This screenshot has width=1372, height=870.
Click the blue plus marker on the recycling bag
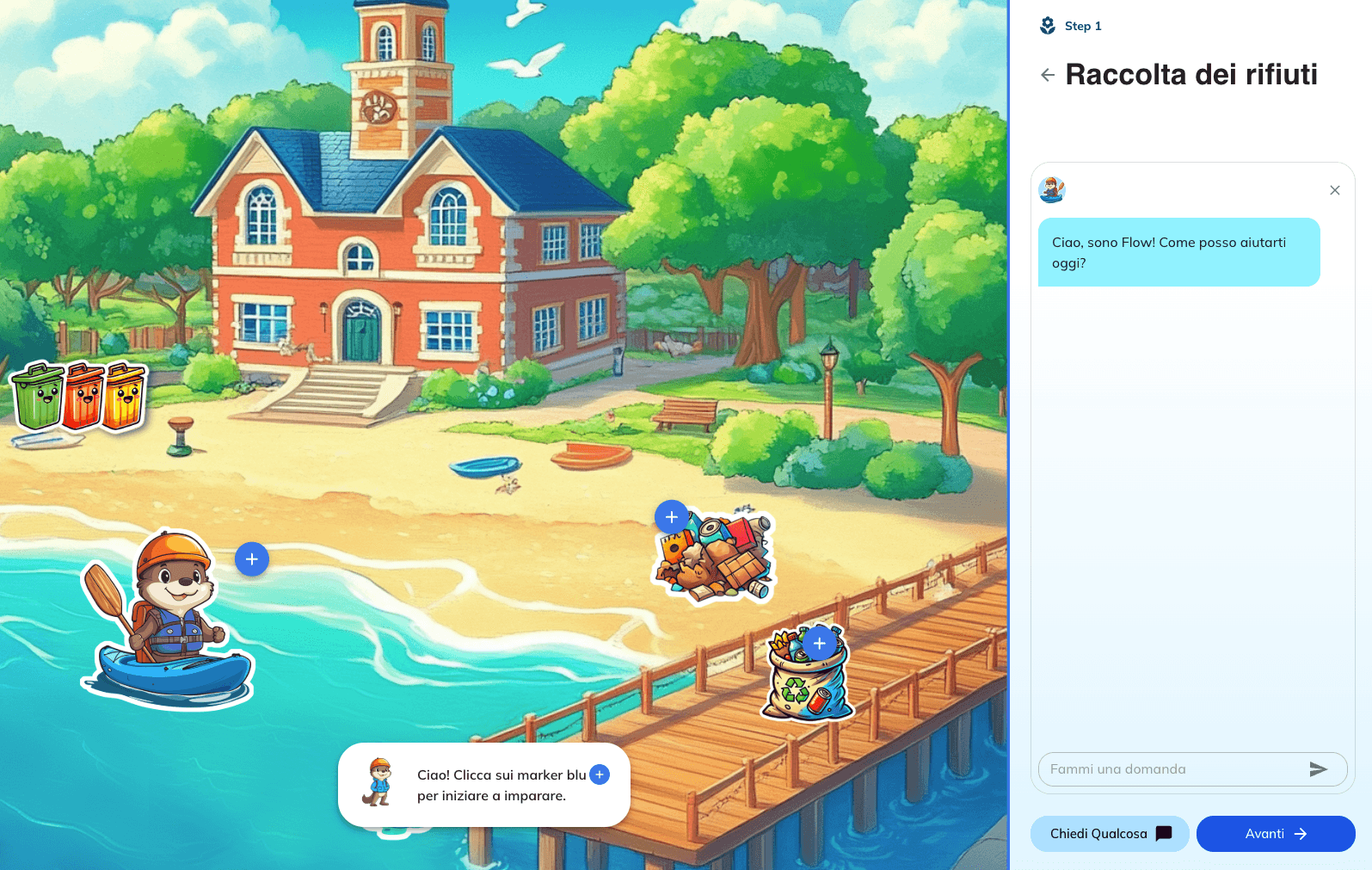point(818,643)
